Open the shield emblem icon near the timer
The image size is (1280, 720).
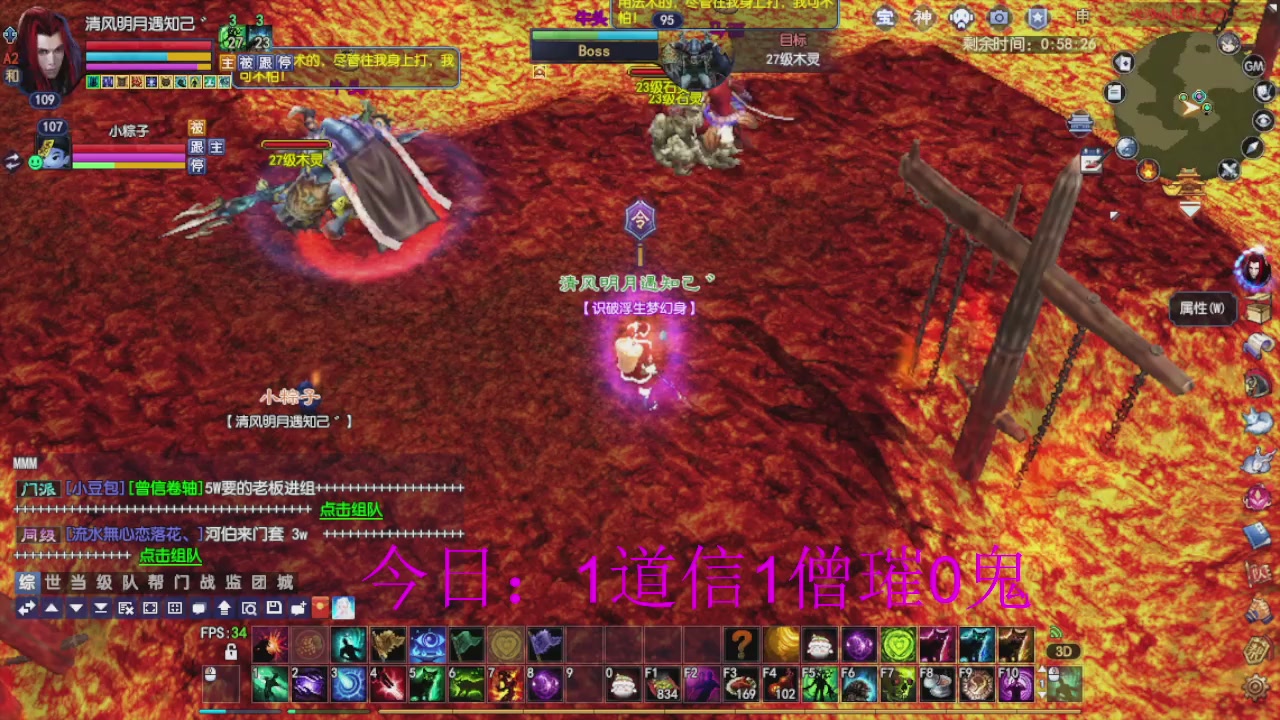pos(1039,17)
